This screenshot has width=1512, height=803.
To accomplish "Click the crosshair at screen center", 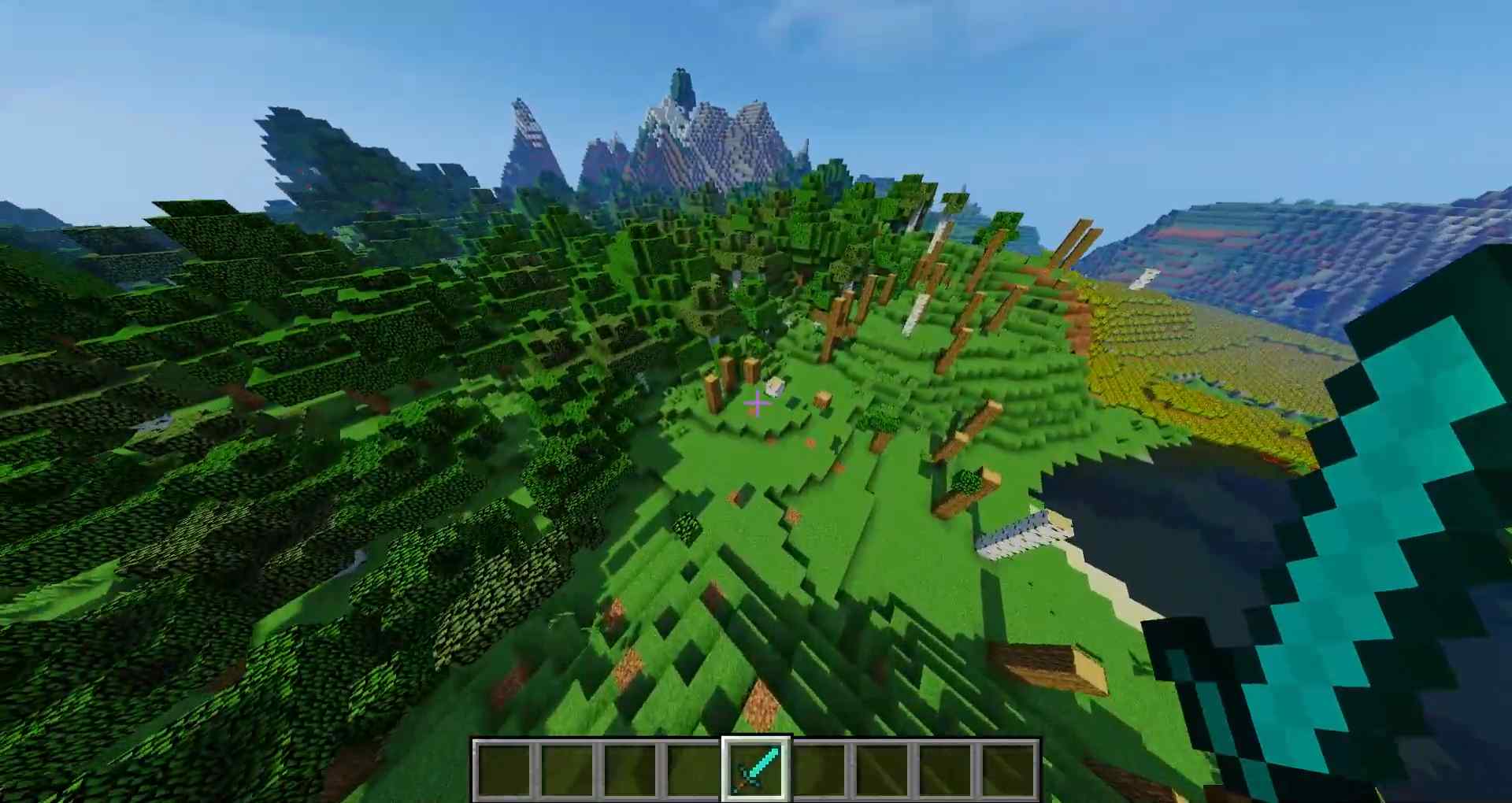I will point(756,404).
